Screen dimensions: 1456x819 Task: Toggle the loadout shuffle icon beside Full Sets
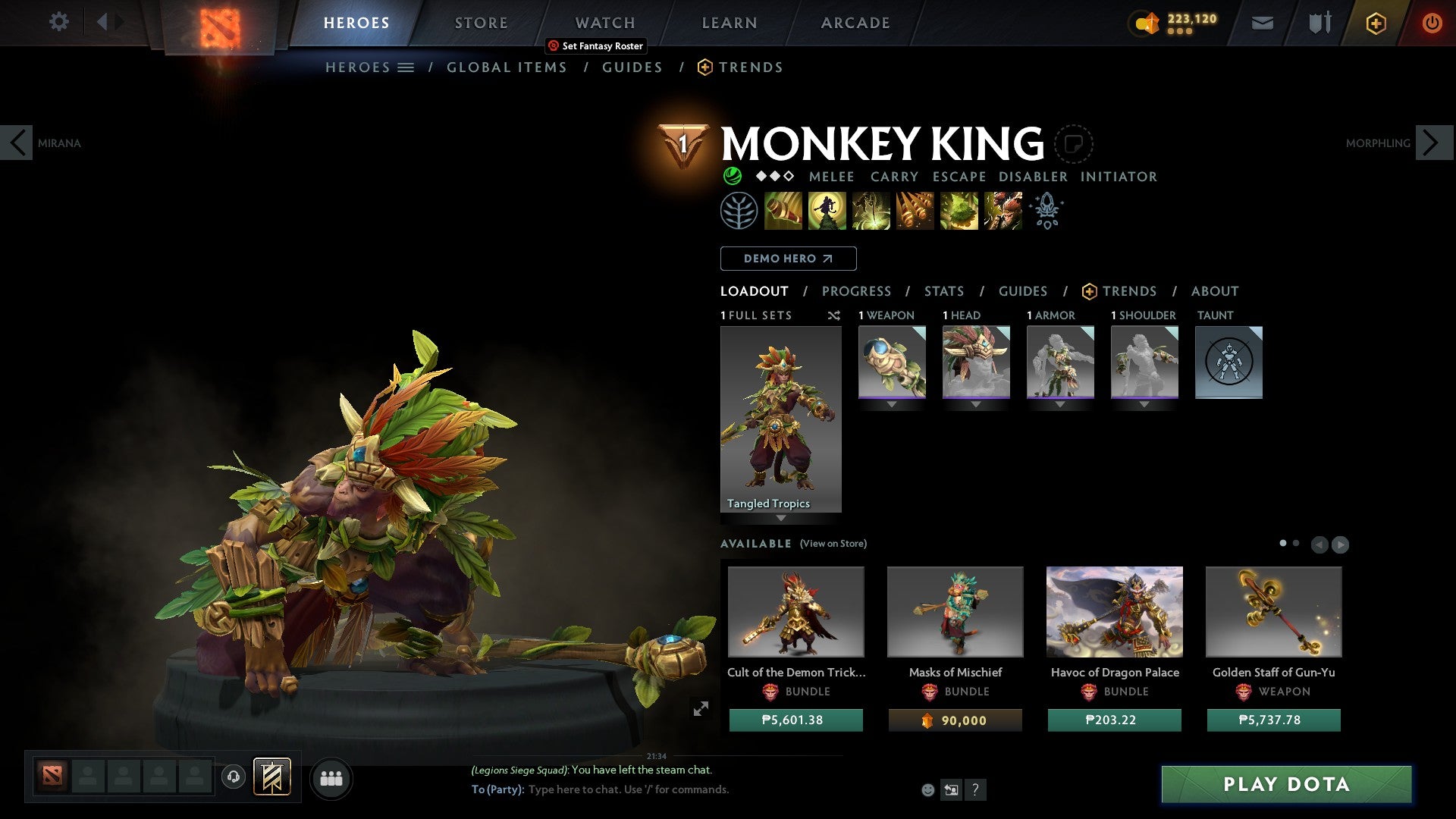coord(834,315)
